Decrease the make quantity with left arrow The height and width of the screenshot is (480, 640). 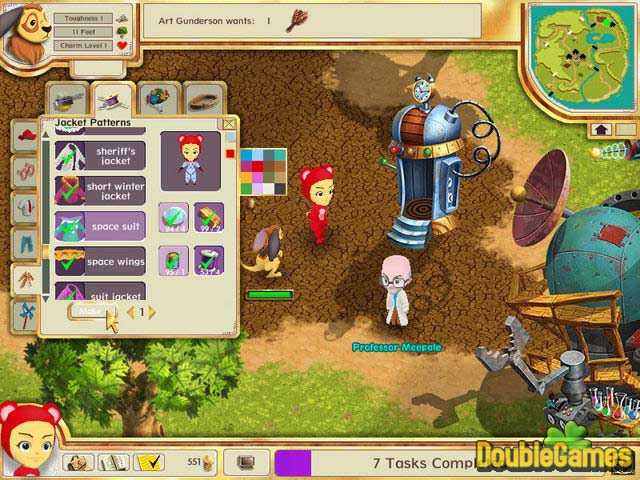(130, 312)
